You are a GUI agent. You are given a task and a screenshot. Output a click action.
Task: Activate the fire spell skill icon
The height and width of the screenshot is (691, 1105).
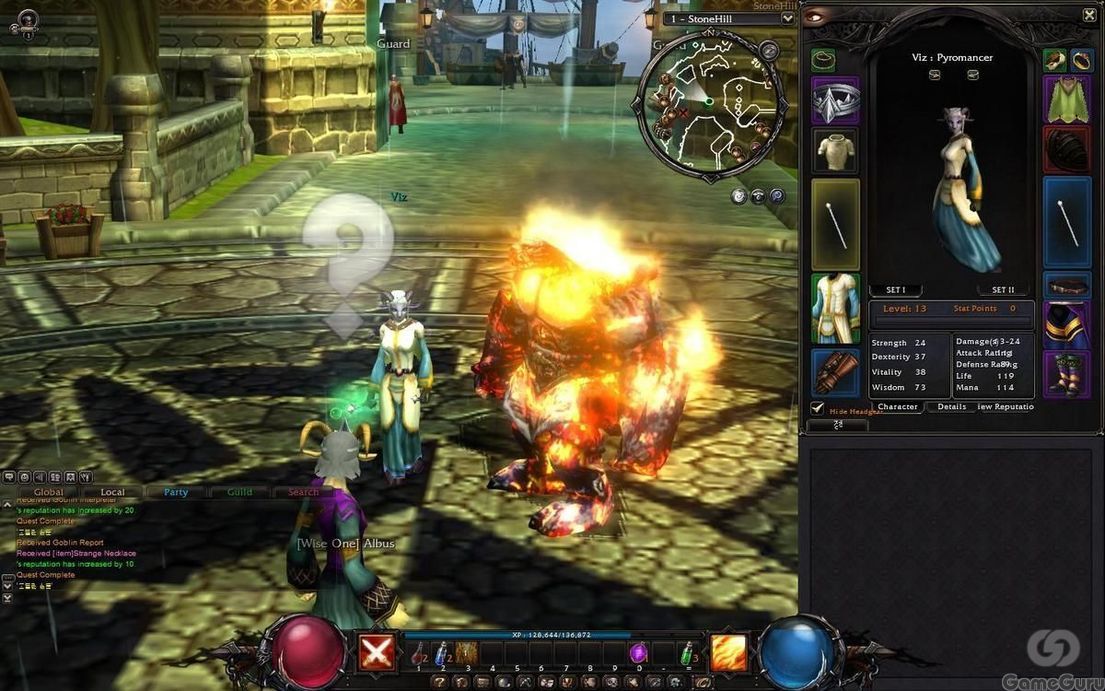(728, 653)
